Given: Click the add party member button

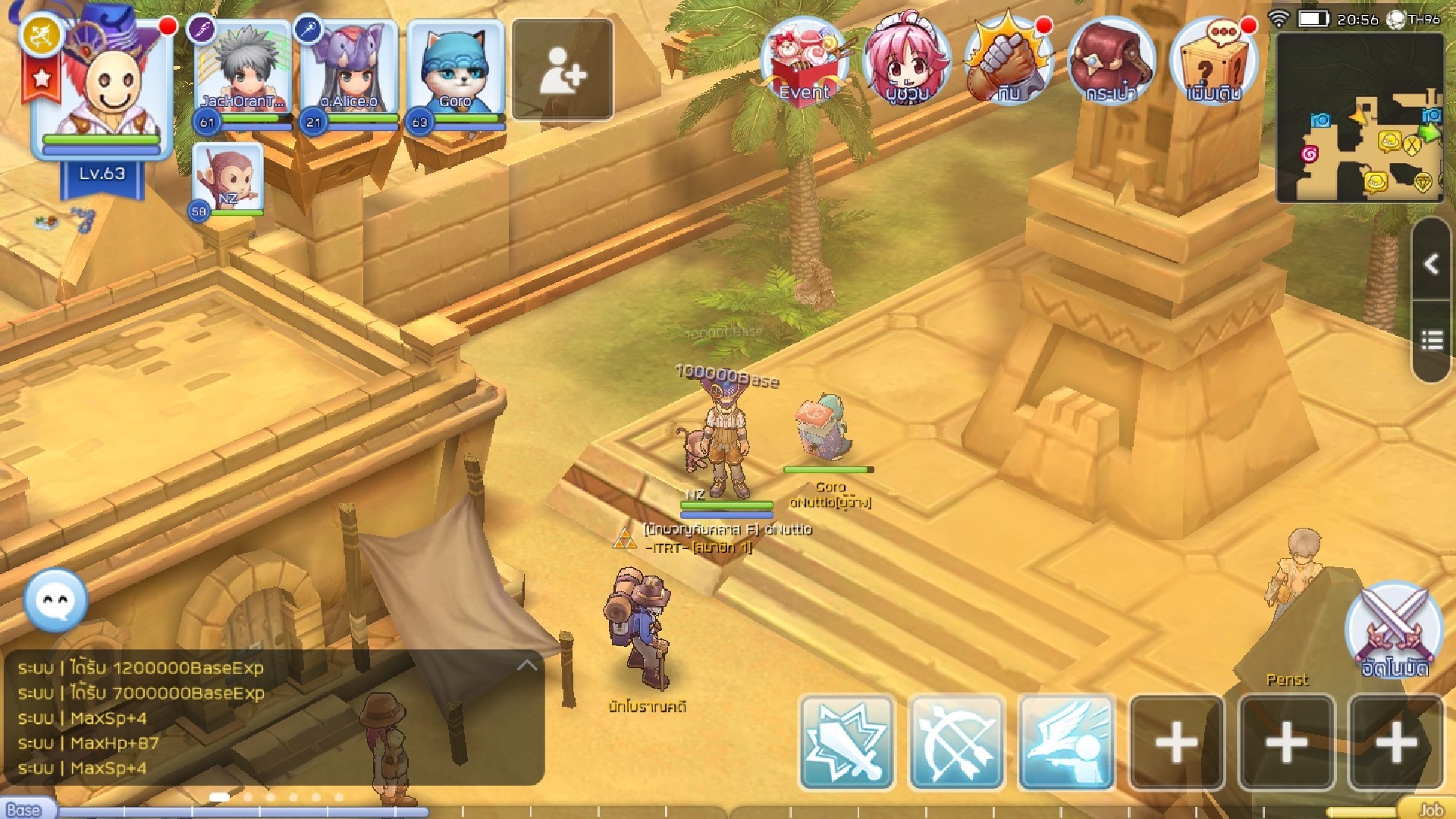Looking at the screenshot, I should pyautogui.click(x=562, y=70).
